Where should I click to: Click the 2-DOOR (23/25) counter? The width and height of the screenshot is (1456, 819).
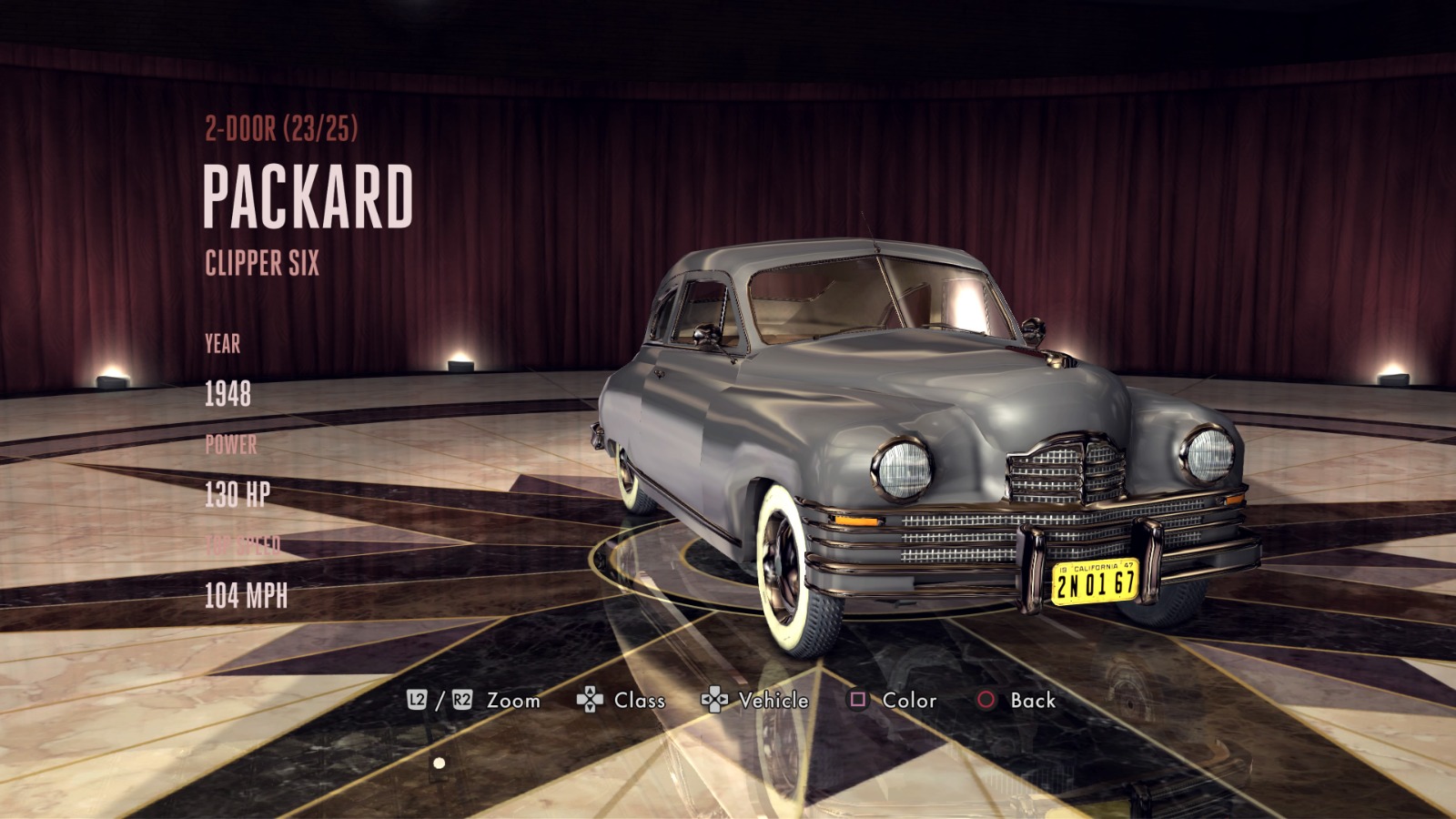(x=282, y=127)
